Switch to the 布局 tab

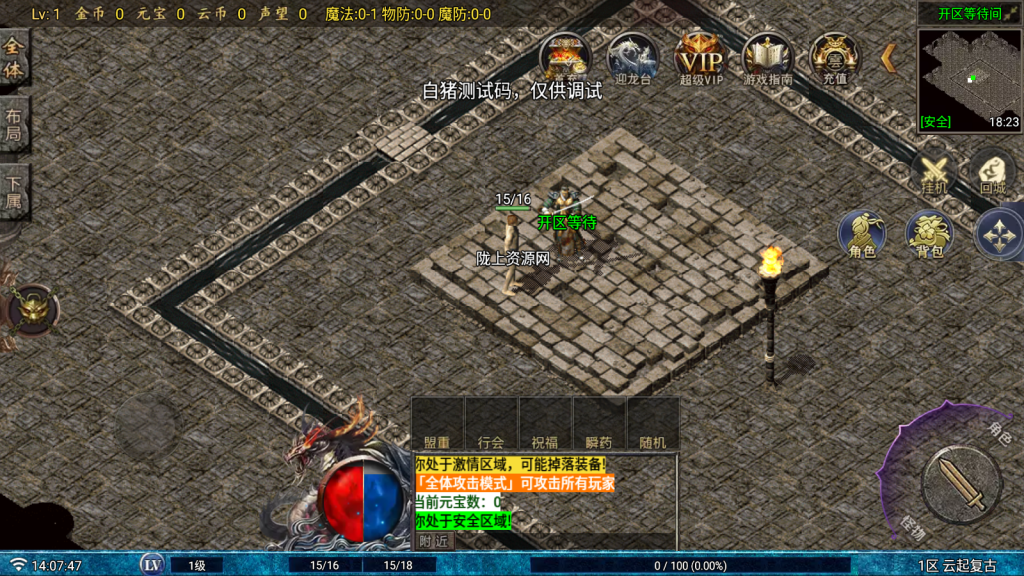point(14,124)
